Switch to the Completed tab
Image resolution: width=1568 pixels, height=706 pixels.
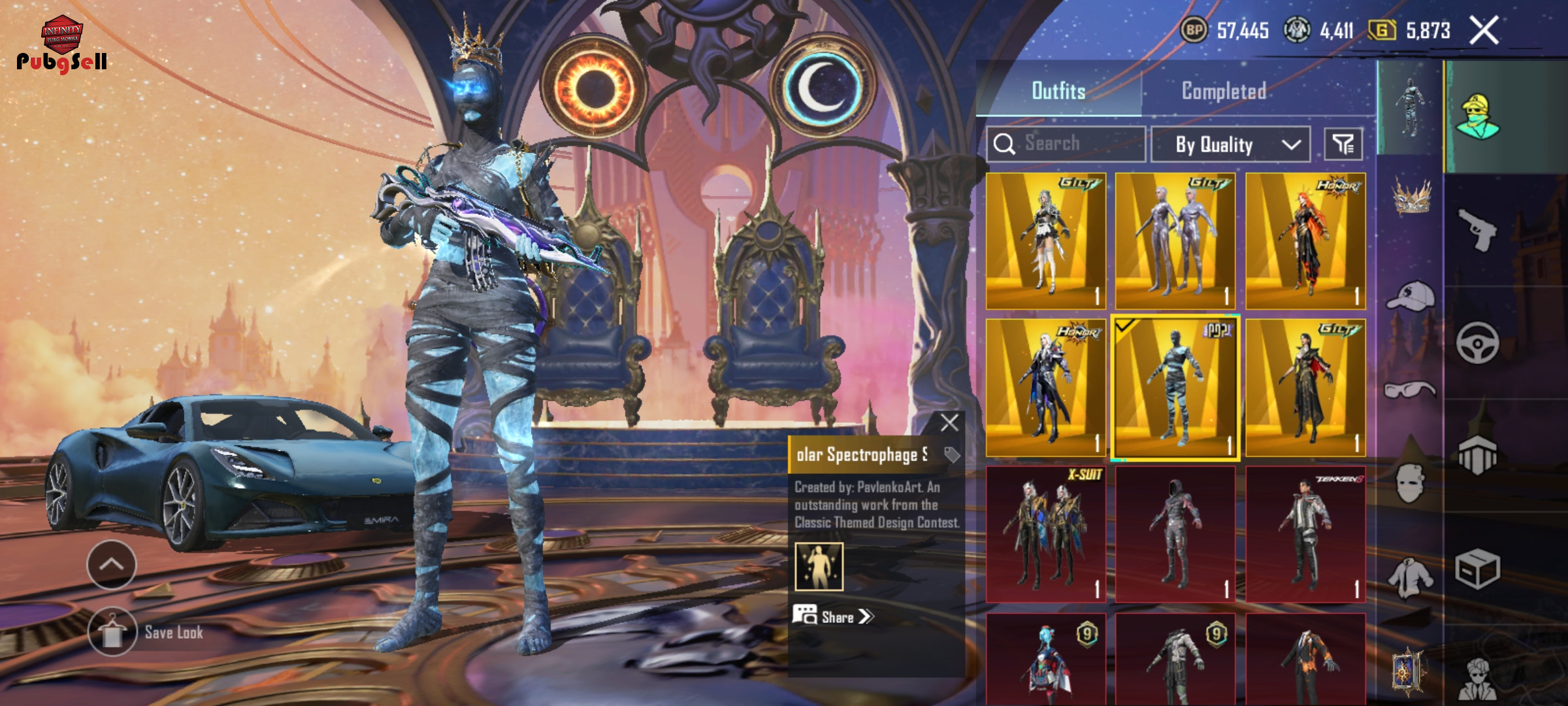click(x=1223, y=91)
